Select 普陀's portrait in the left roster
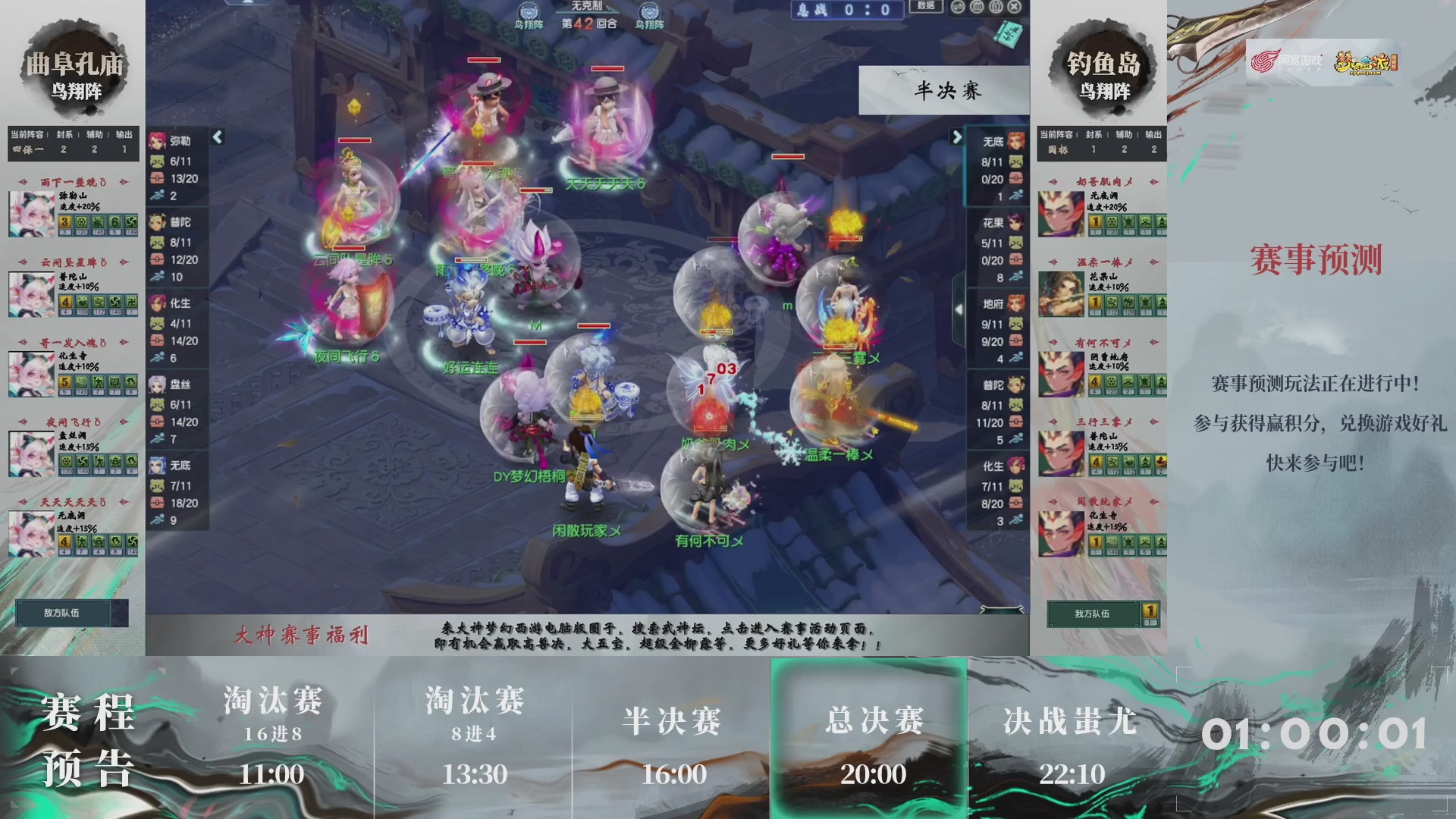Image resolution: width=1456 pixels, height=819 pixels. tap(157, 221)
